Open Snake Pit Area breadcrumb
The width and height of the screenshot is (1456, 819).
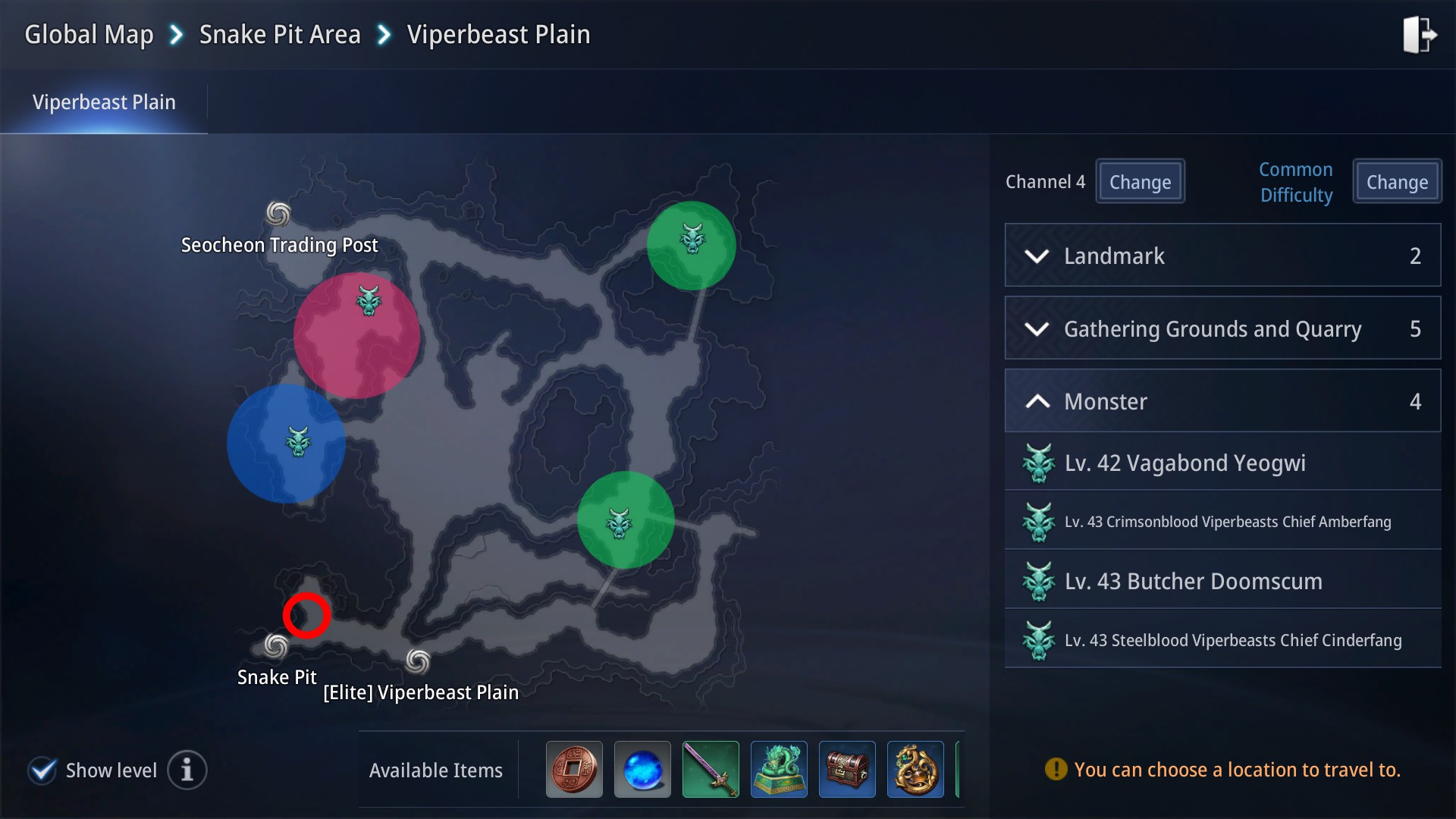coord(279,35)
